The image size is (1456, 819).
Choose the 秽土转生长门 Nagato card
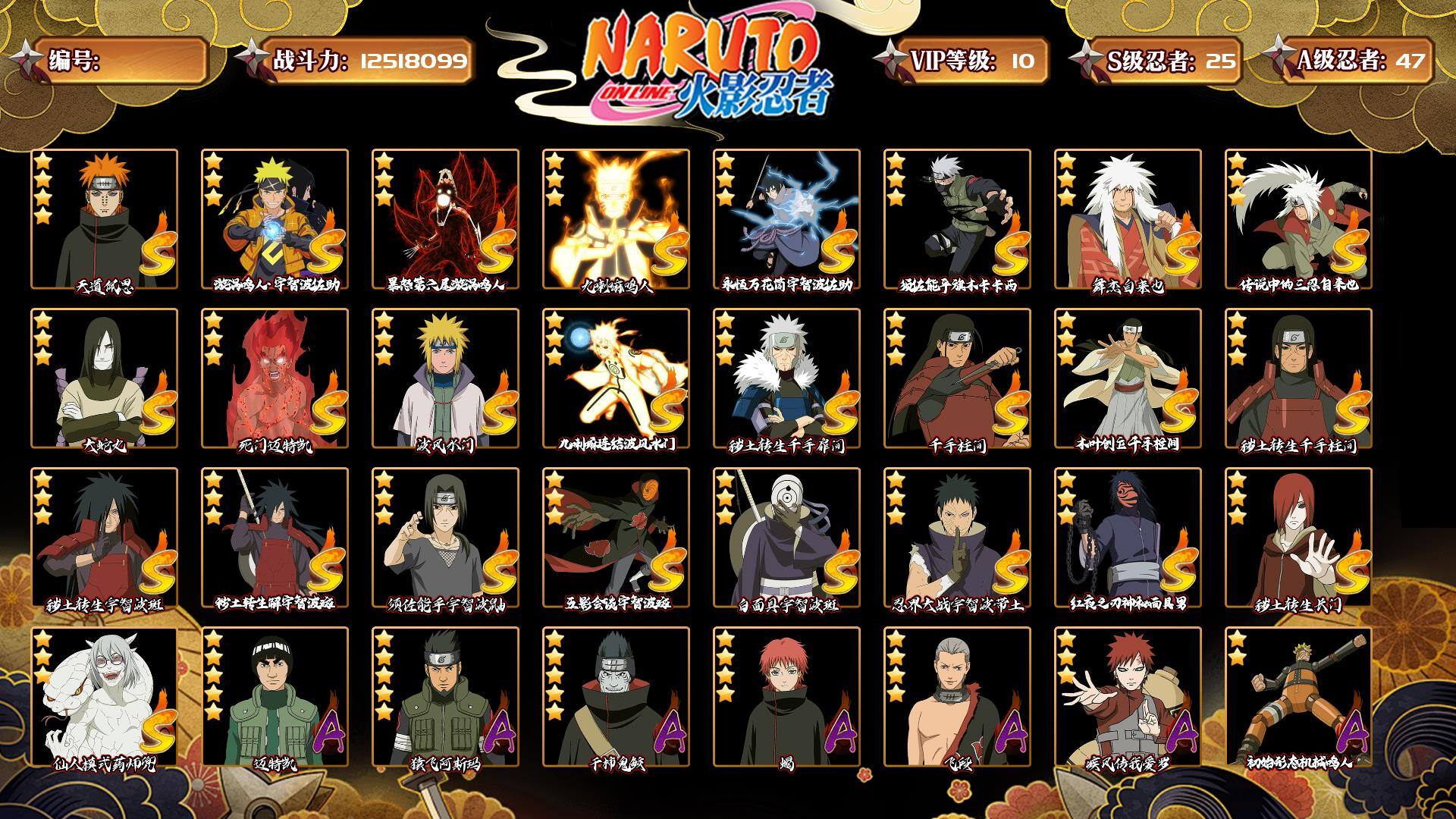click(1298, 538)
